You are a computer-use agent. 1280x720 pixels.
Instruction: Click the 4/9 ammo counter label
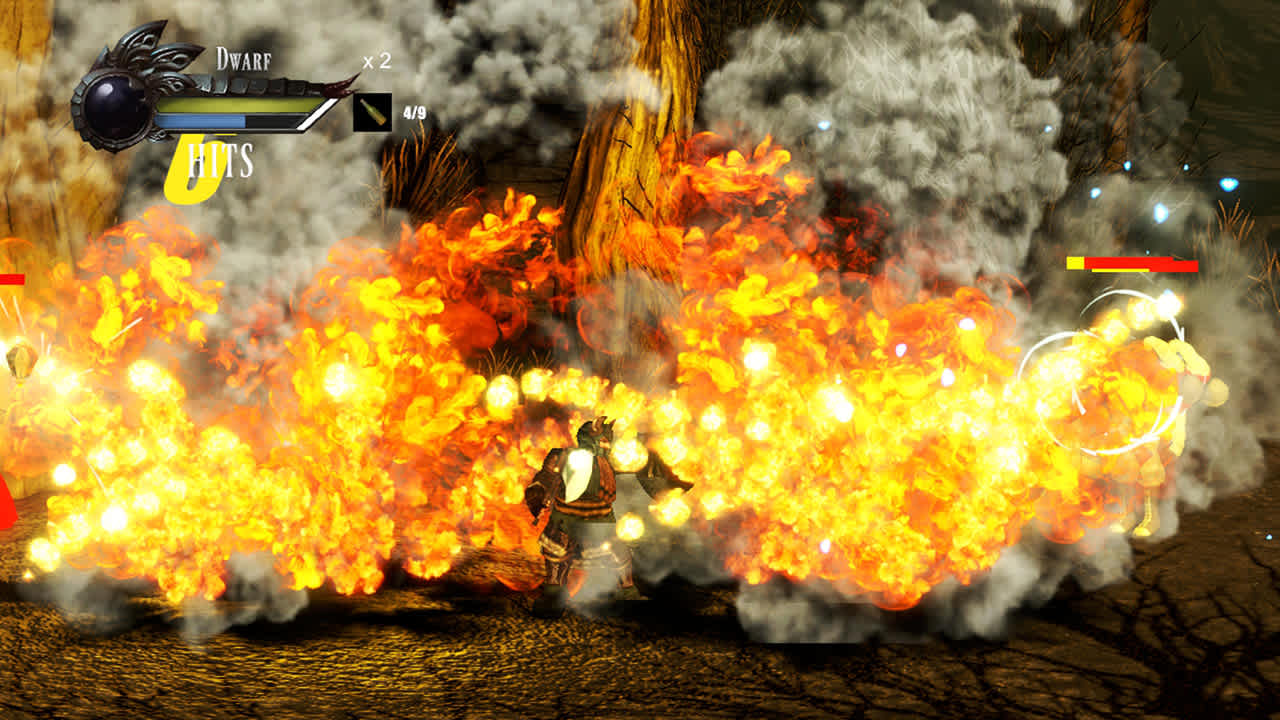click(415, 112)
